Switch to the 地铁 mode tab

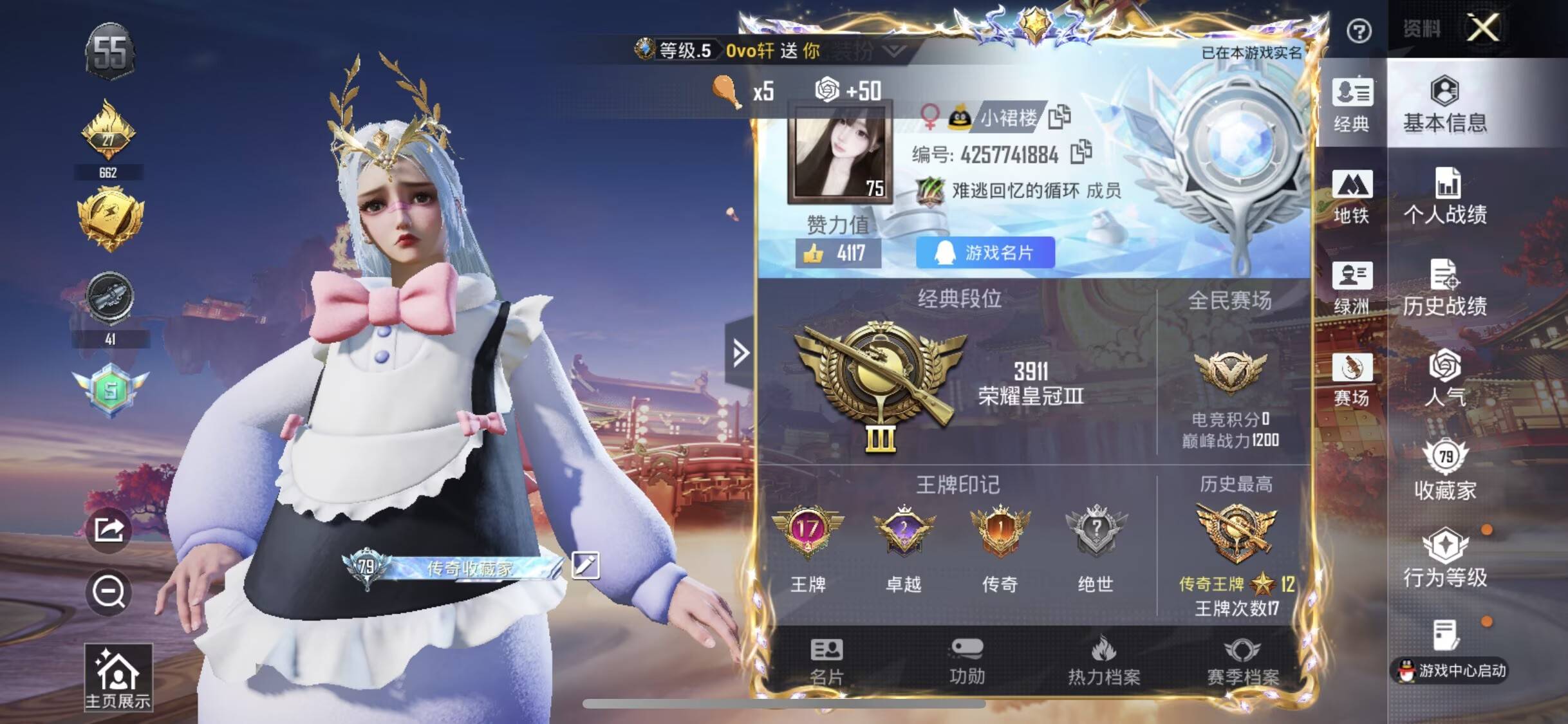(1351, 197)
